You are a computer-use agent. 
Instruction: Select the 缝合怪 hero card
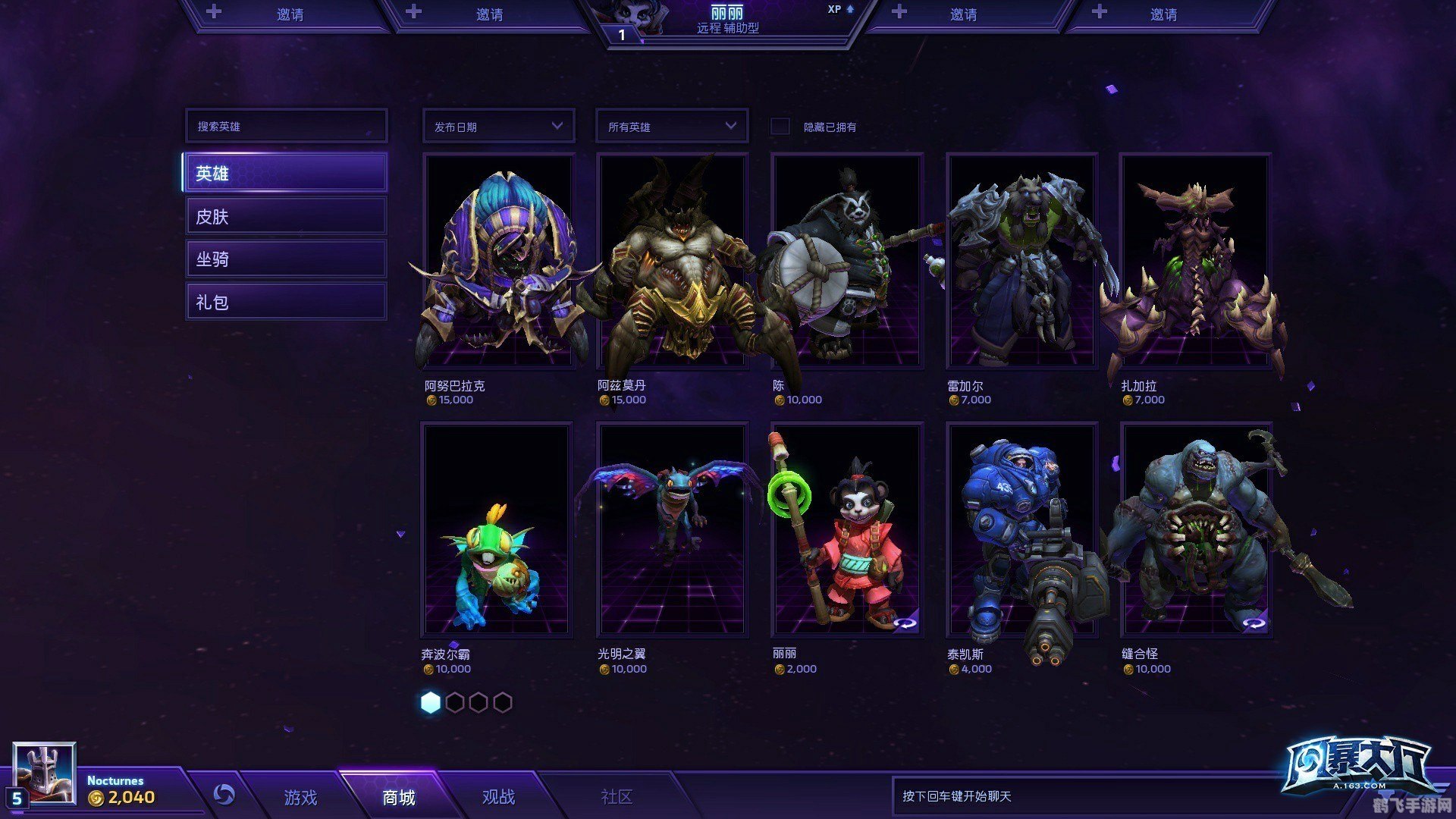click(x=1195, y=529)
